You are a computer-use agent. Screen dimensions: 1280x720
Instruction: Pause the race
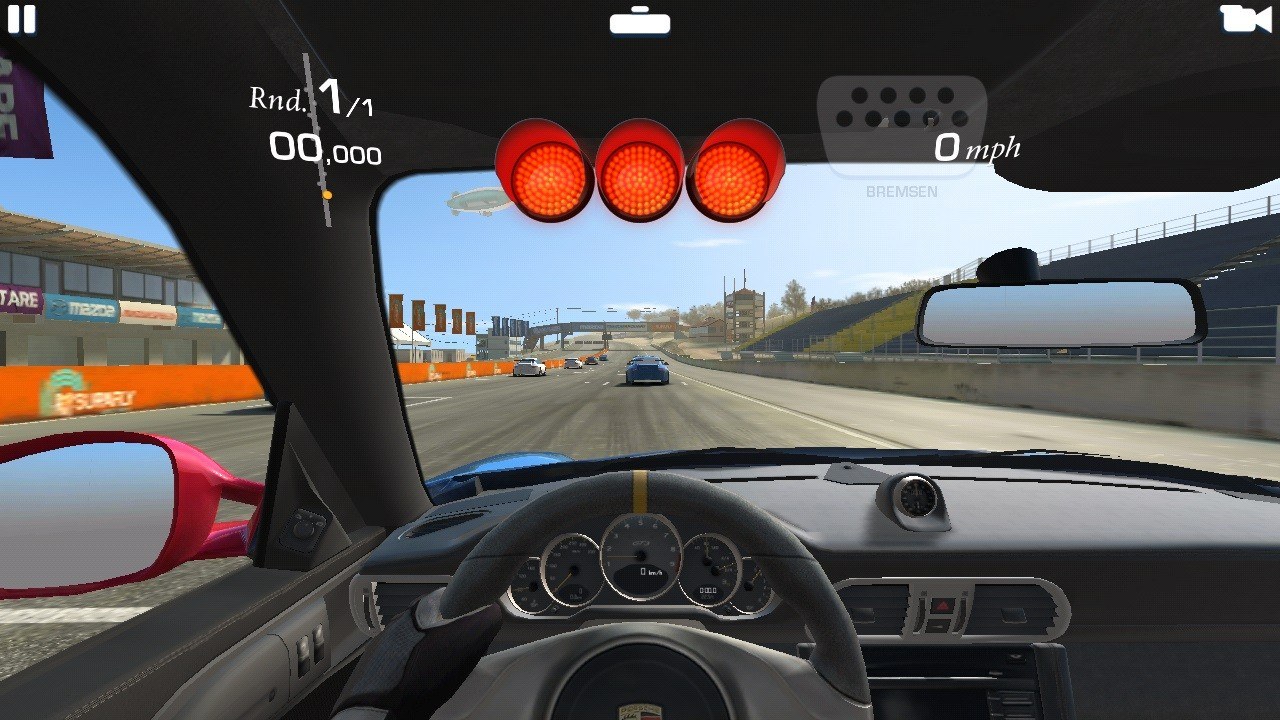tap(21, 19)
